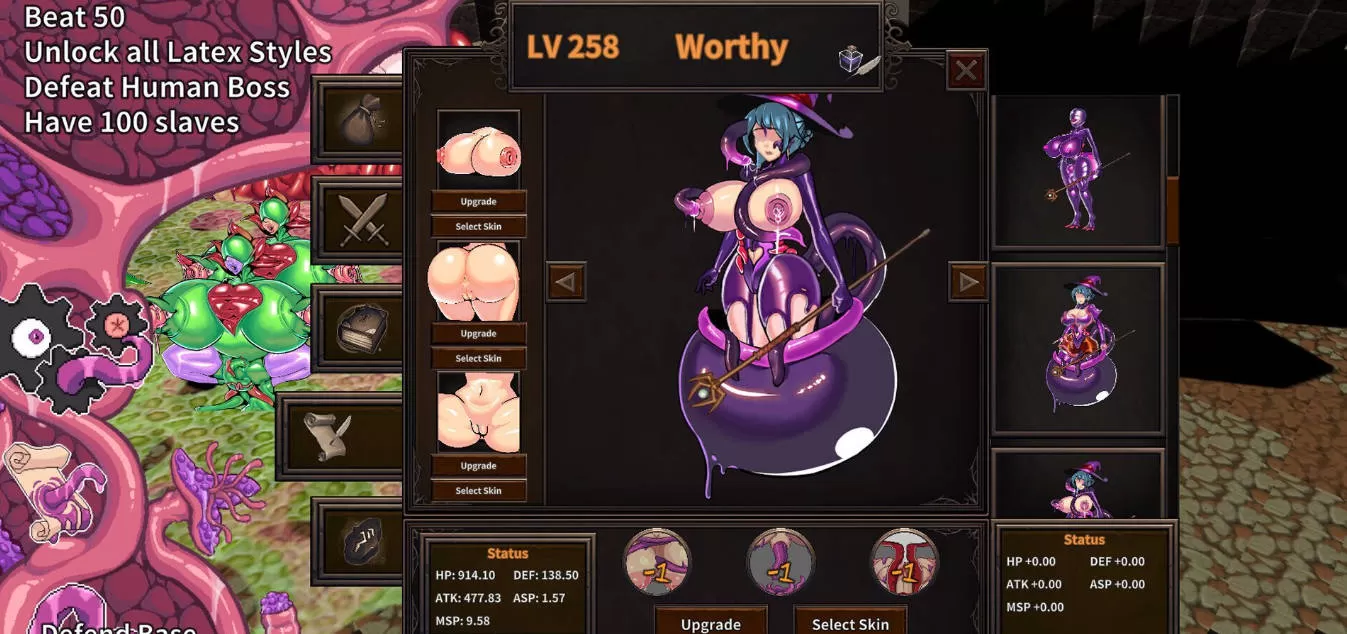Click the right arrow beside the character
The image size is (1347, 634).
pos(968,282)
